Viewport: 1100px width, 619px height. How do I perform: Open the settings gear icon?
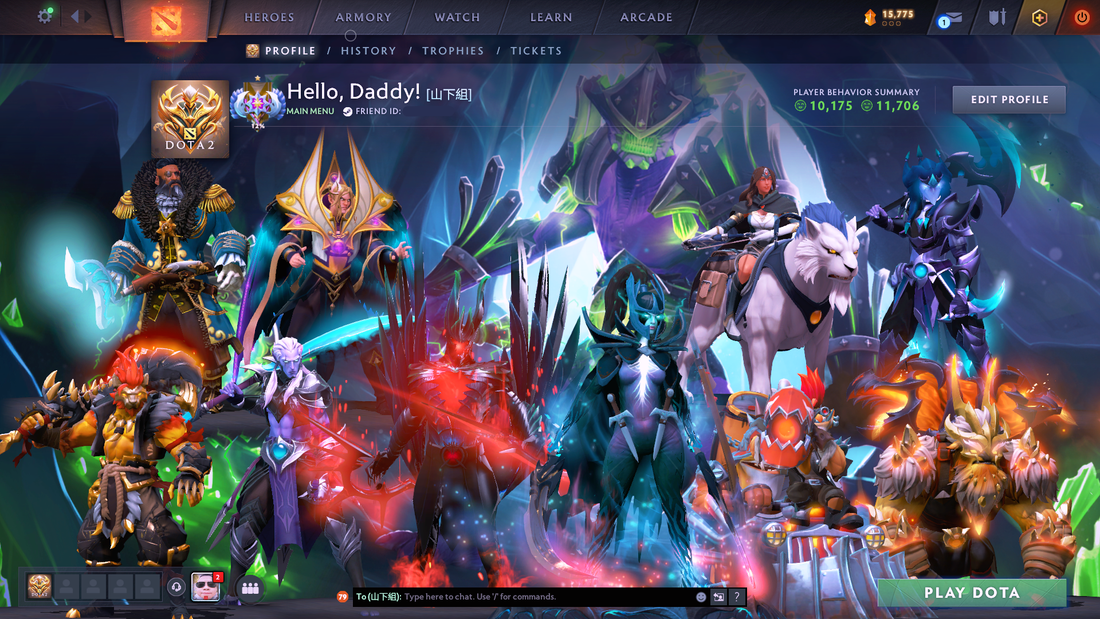click(x=45, y=16)
